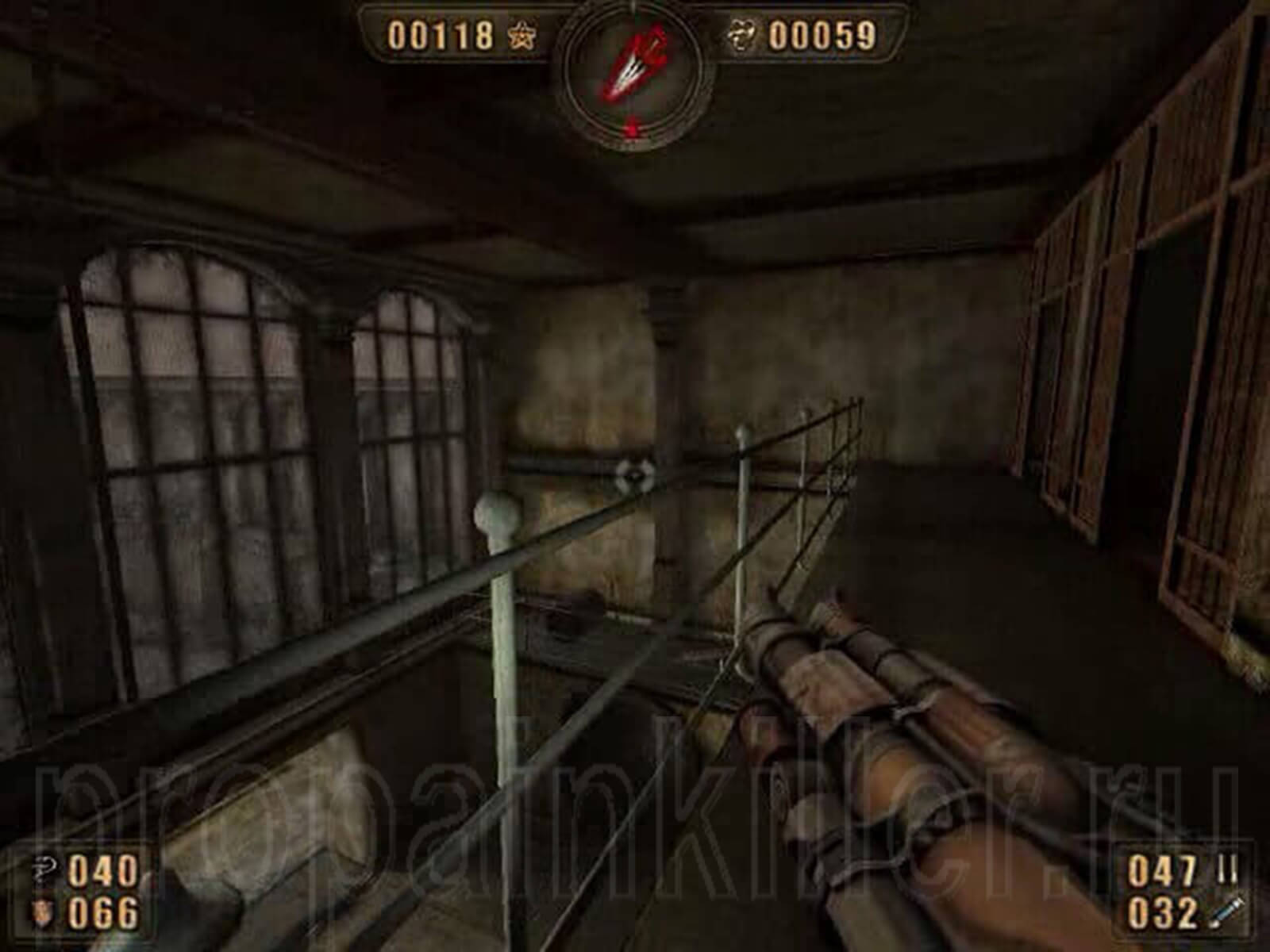Click the gold star icon beside score 00118

524,34
